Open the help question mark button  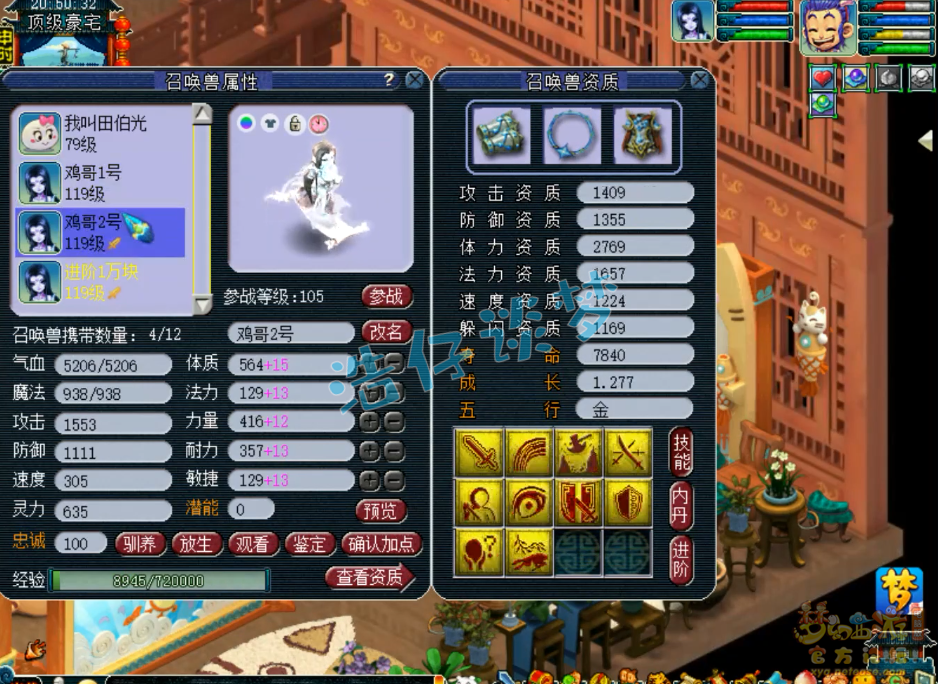(389, 80)
